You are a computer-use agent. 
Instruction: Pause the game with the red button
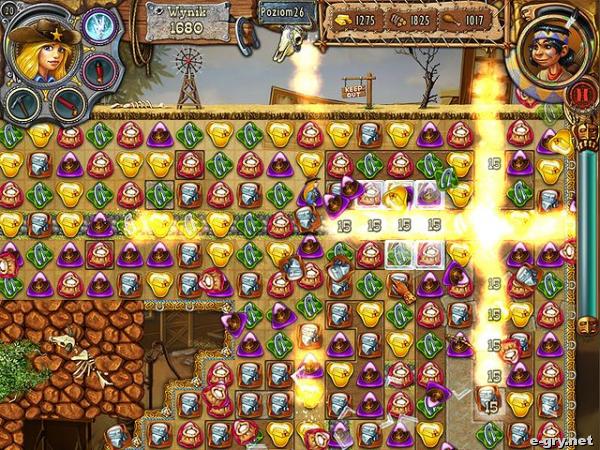pos(582,97)
